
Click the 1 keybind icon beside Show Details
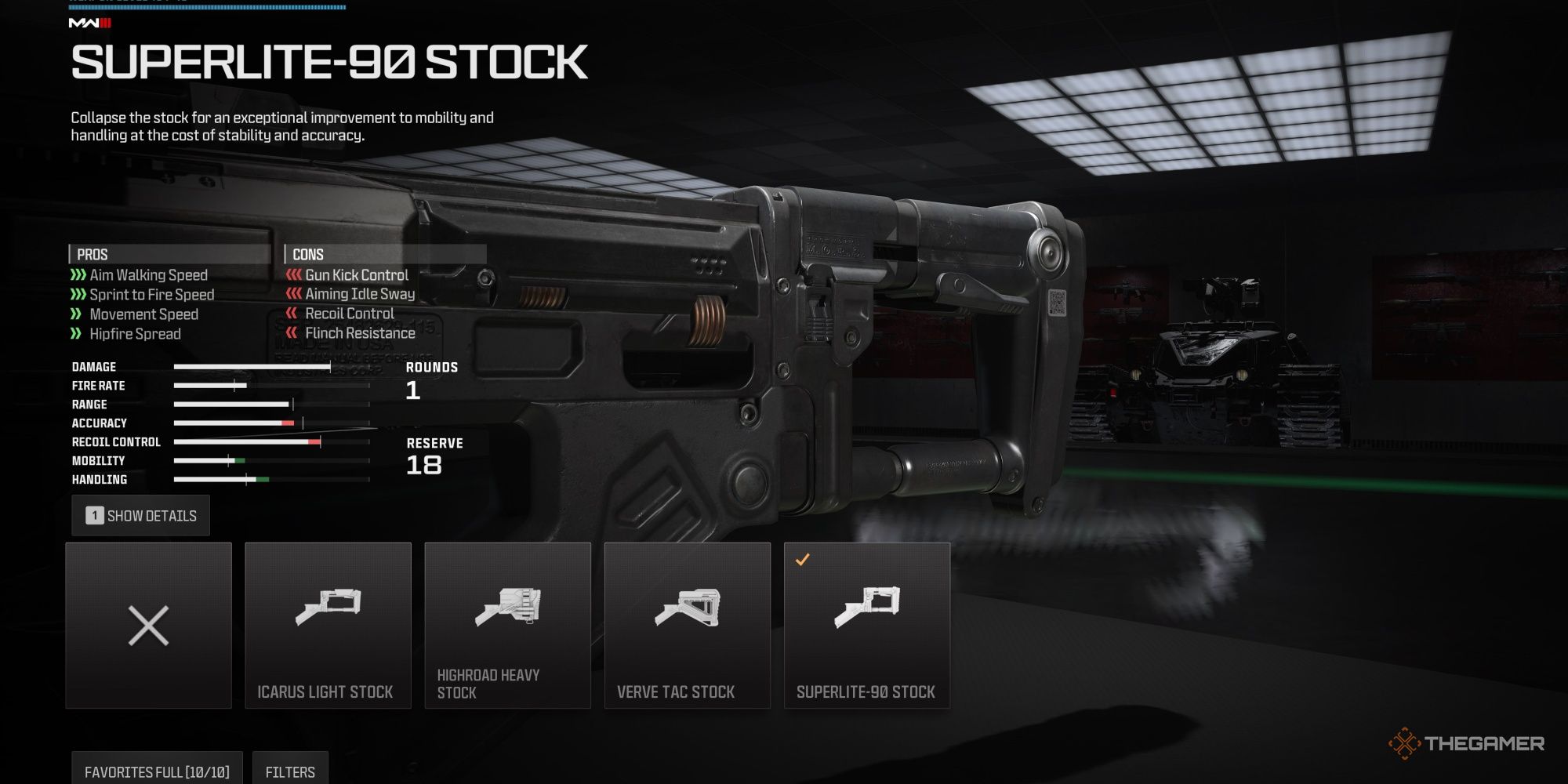[x=93, y=515]
